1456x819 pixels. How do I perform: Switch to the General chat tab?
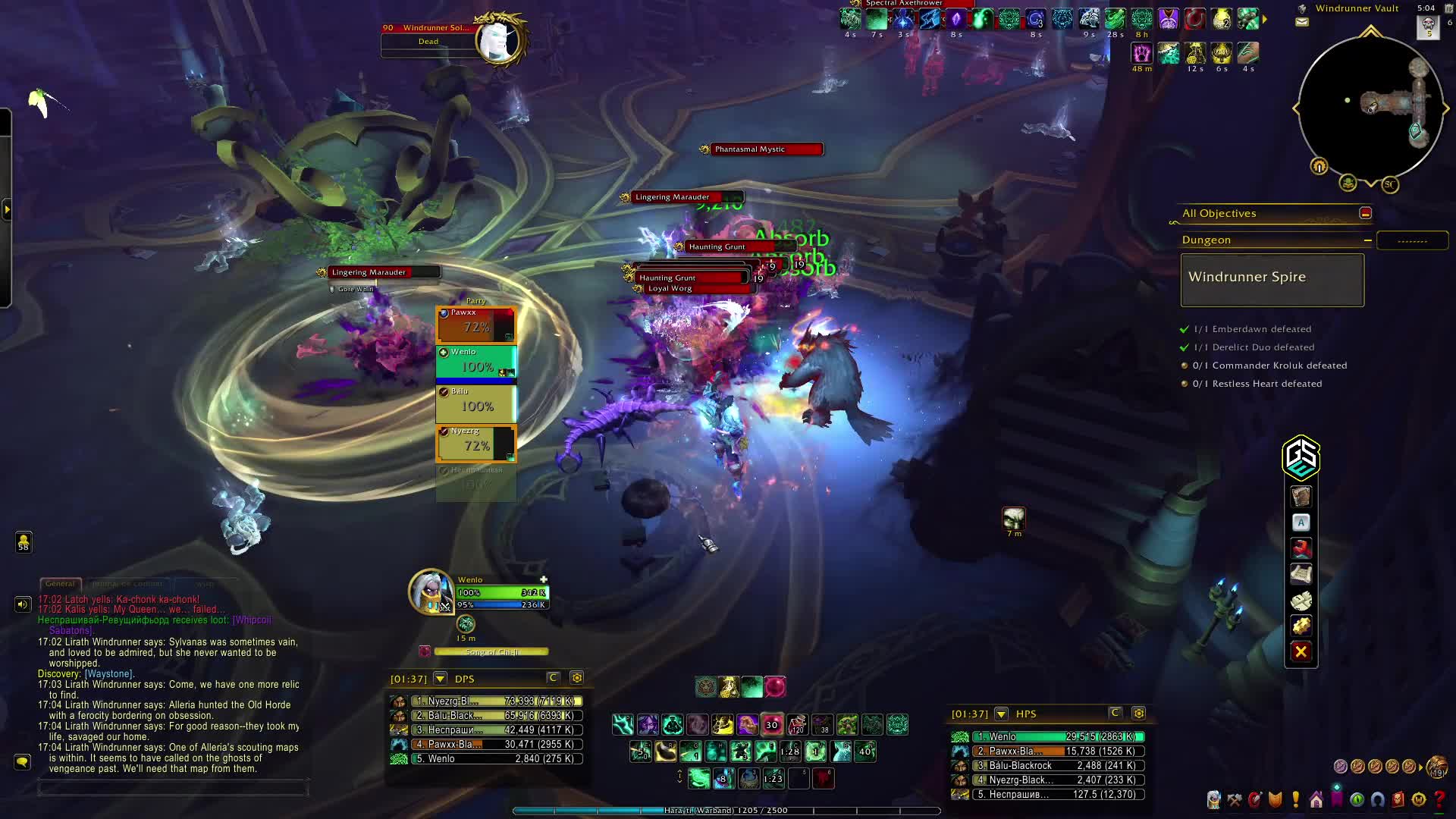pyautogui.click(x=60, y=584)
